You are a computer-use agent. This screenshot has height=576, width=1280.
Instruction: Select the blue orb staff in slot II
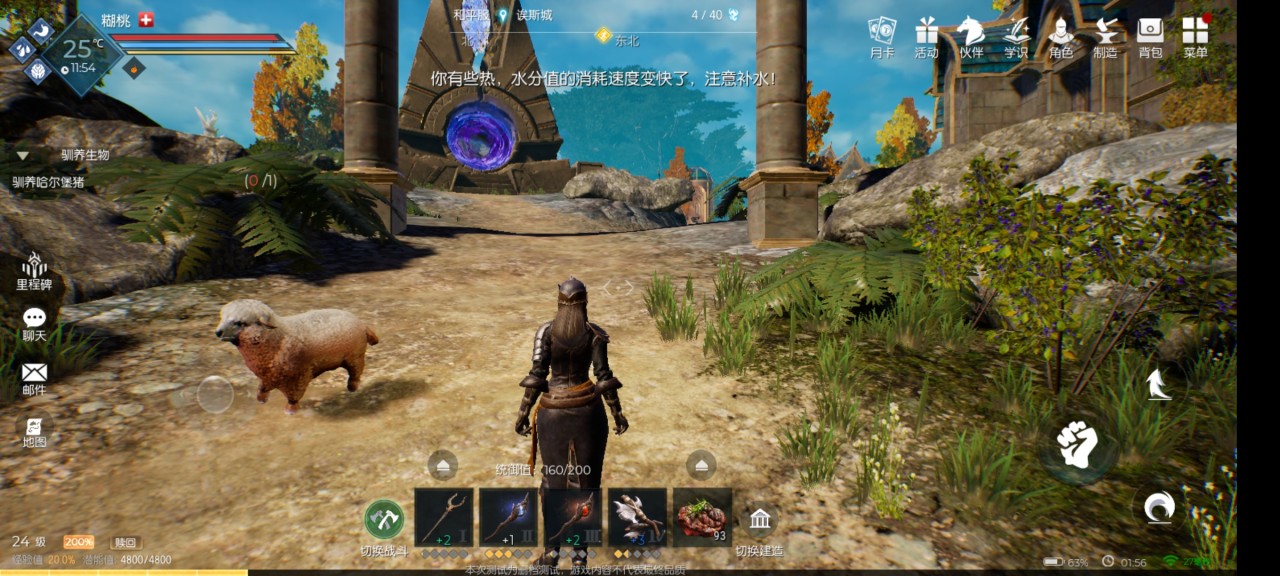508,517
